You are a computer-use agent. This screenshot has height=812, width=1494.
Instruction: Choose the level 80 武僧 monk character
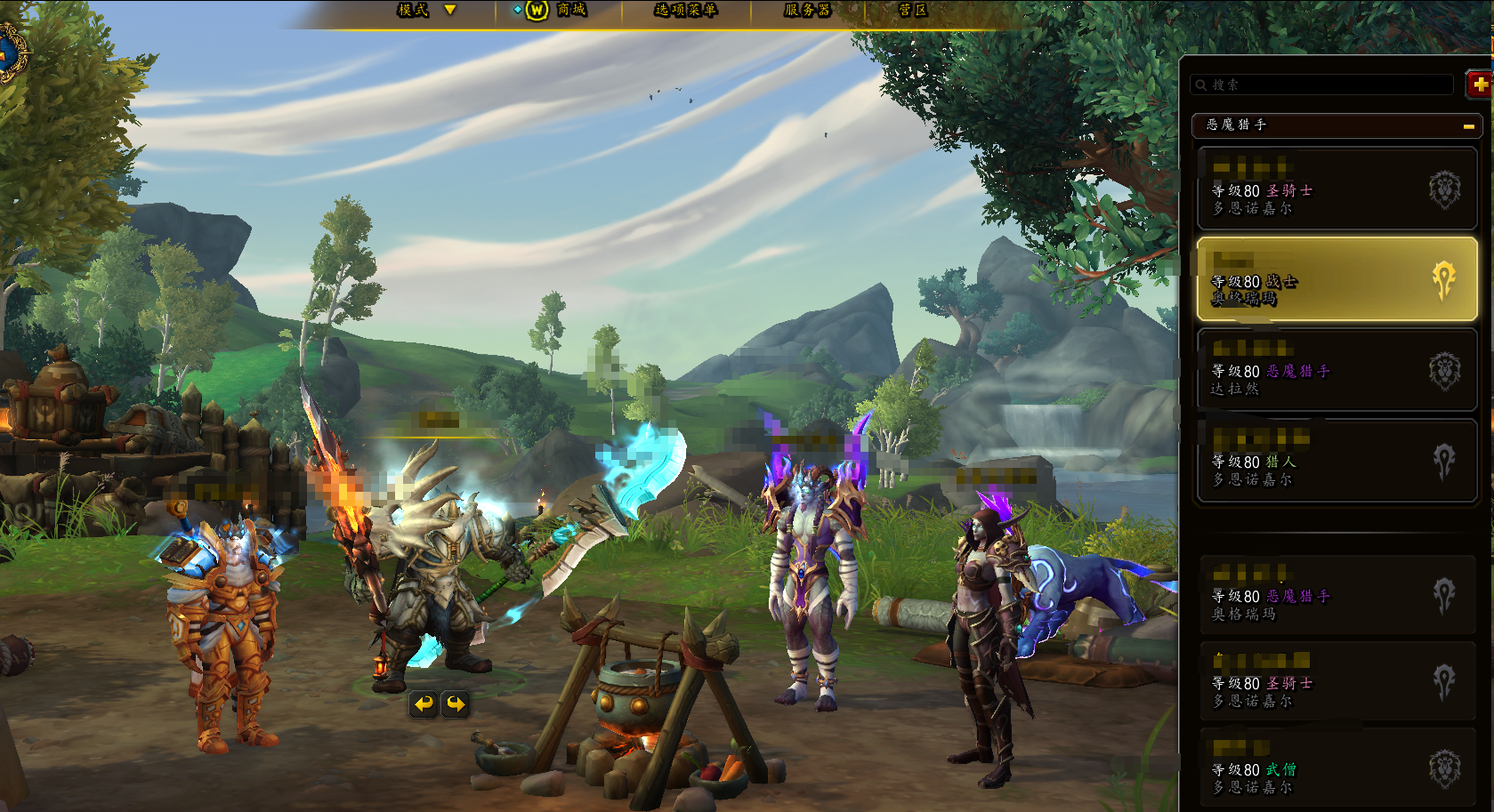tap(1337, 769)
